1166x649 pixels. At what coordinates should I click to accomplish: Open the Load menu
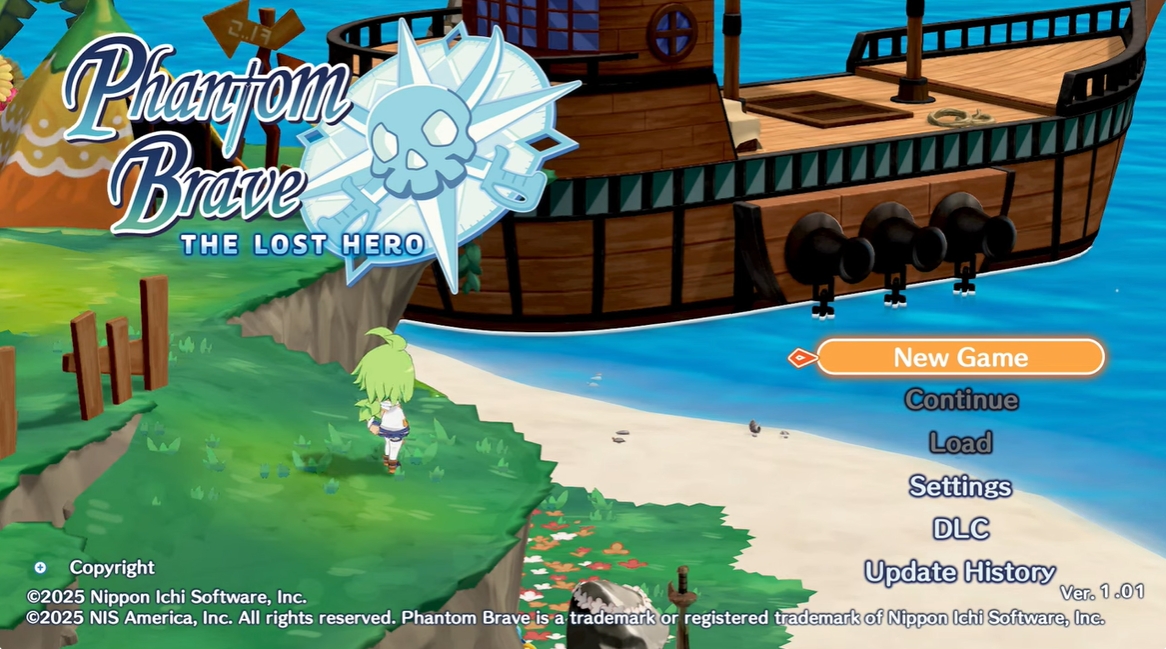pyautogui.click(x=960, y=443)
